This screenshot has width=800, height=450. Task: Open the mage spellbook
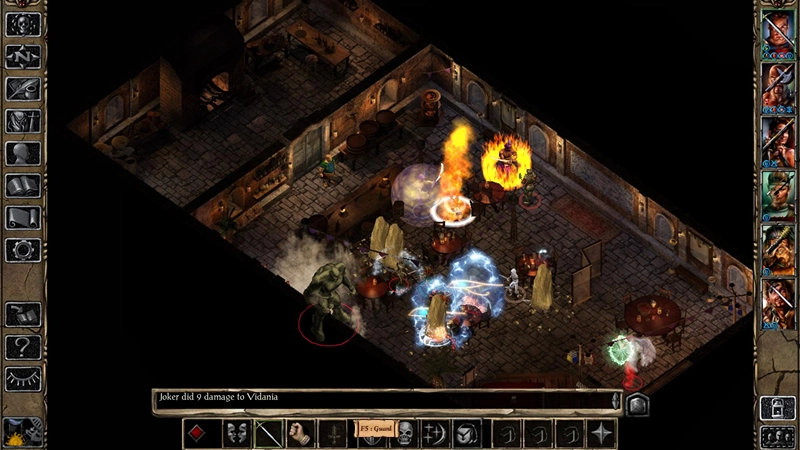(x=23, y=185)
